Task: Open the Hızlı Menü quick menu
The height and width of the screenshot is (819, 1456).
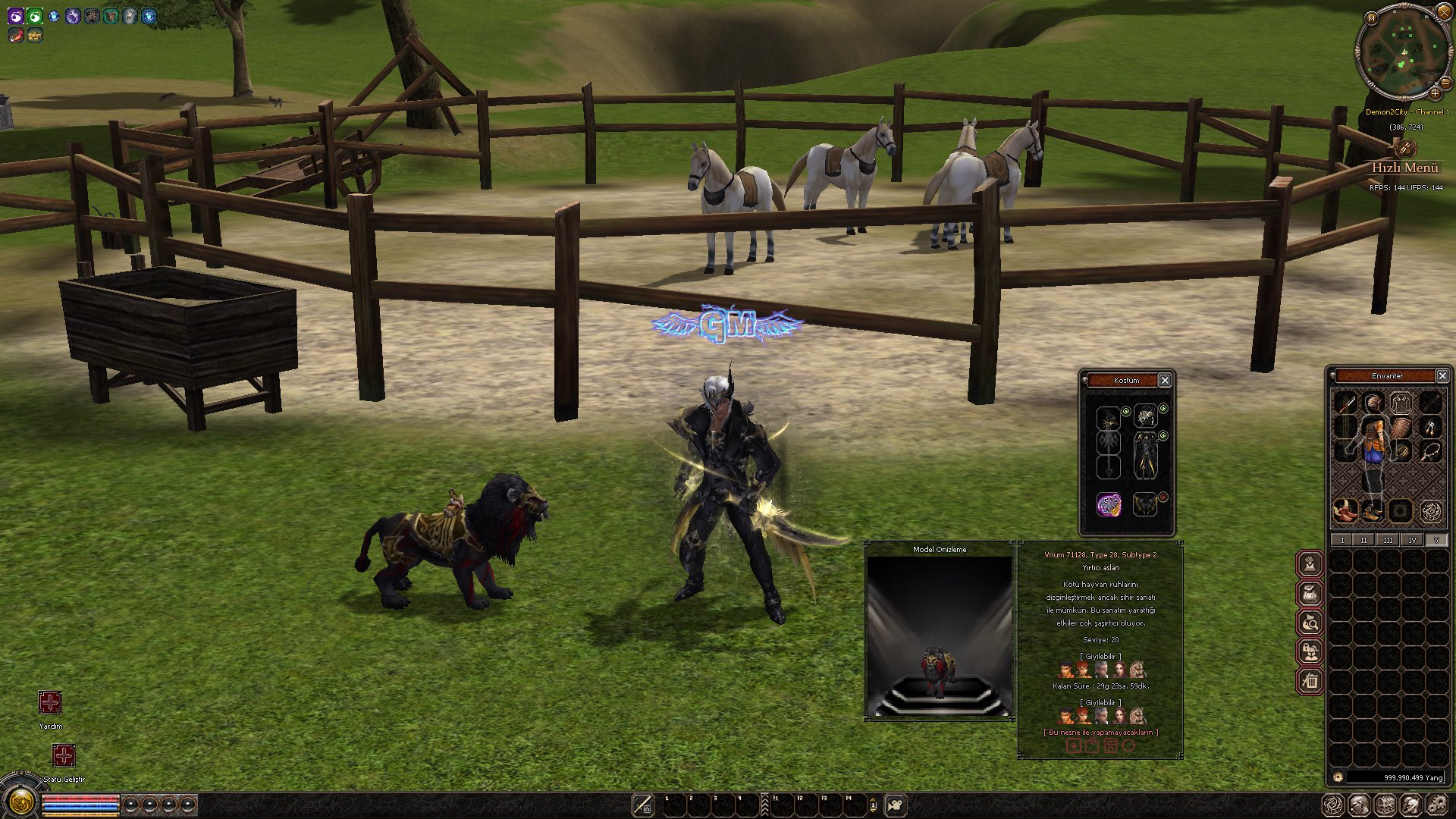Action: click(x=1404, y=167)
